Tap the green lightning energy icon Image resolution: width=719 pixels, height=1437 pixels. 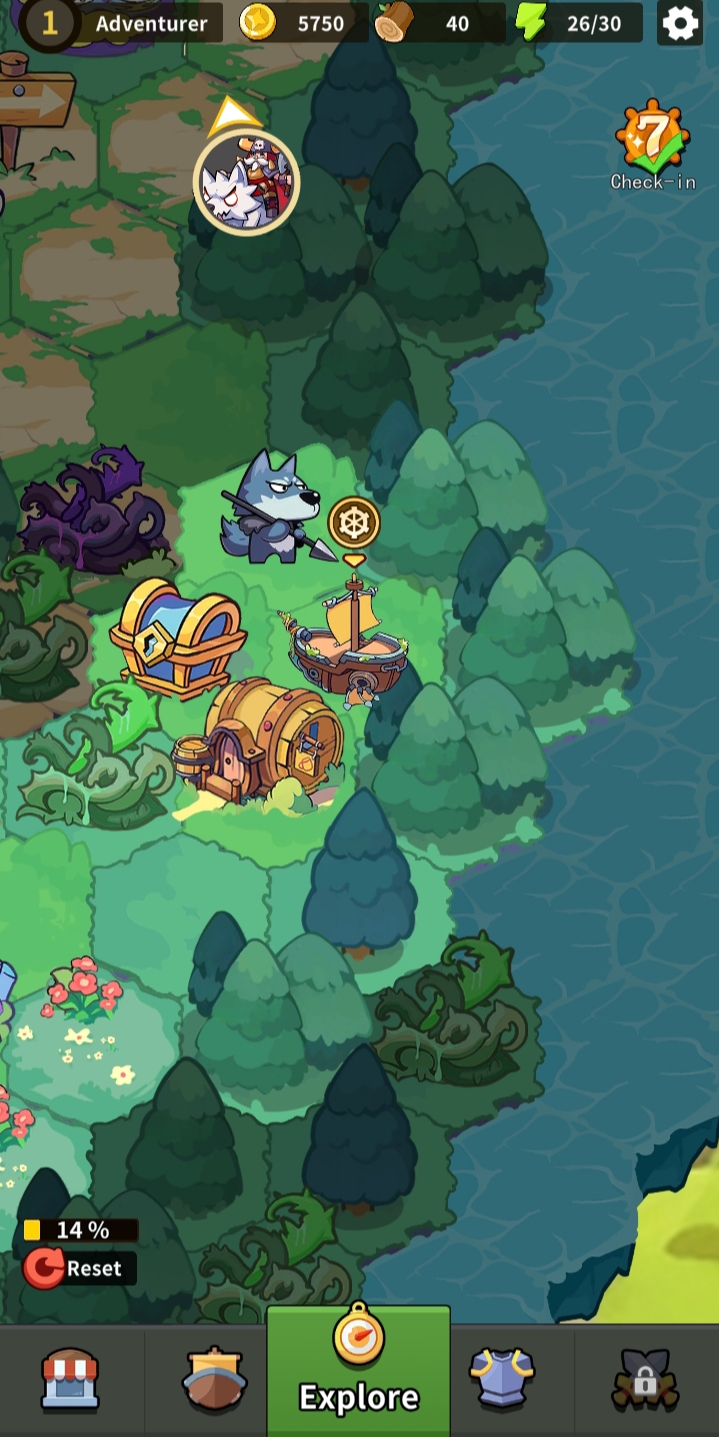pyautogui.click(x=531, y=23)
